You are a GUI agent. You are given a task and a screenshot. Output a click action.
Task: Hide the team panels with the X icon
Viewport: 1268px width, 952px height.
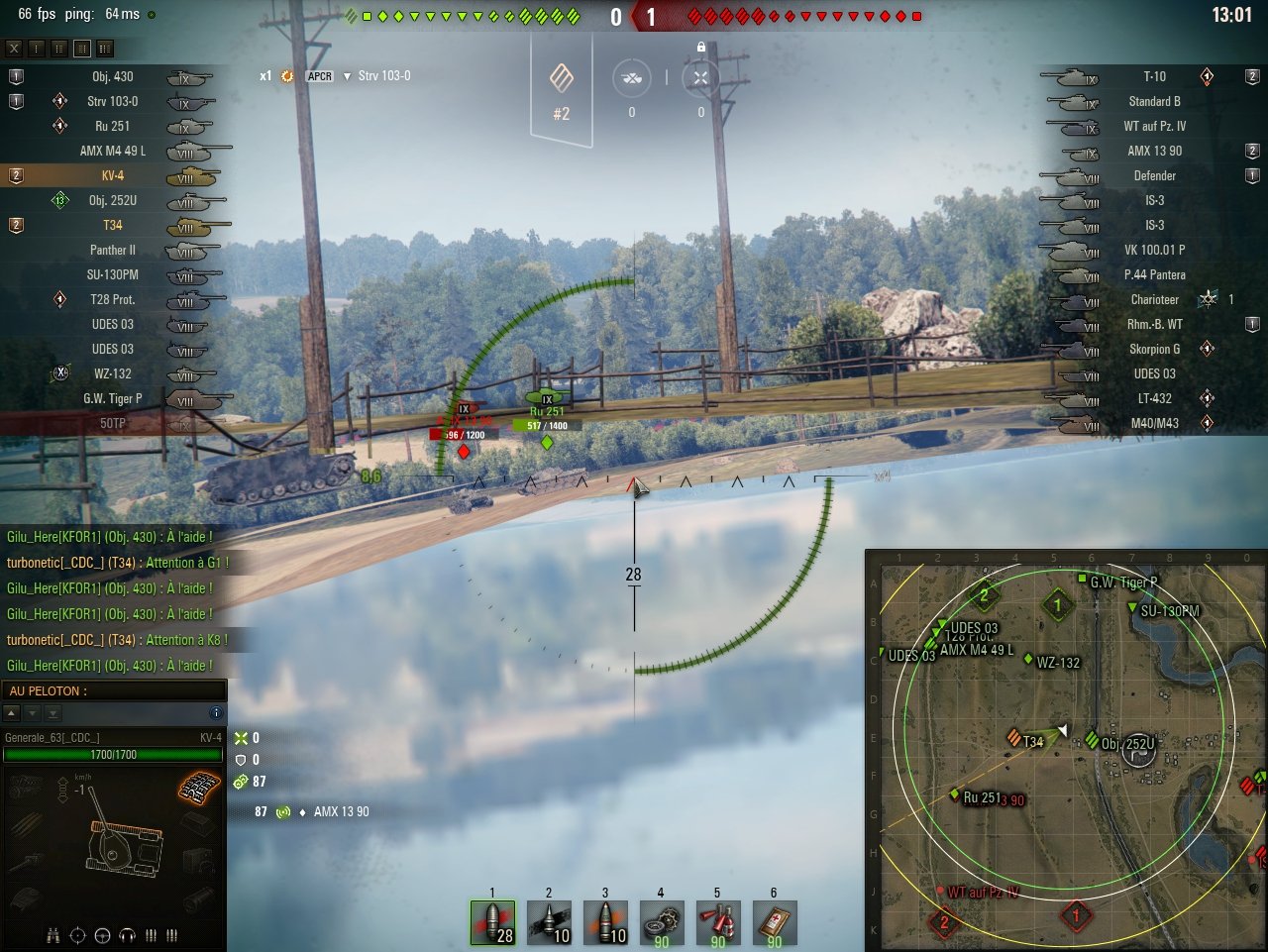14,48
